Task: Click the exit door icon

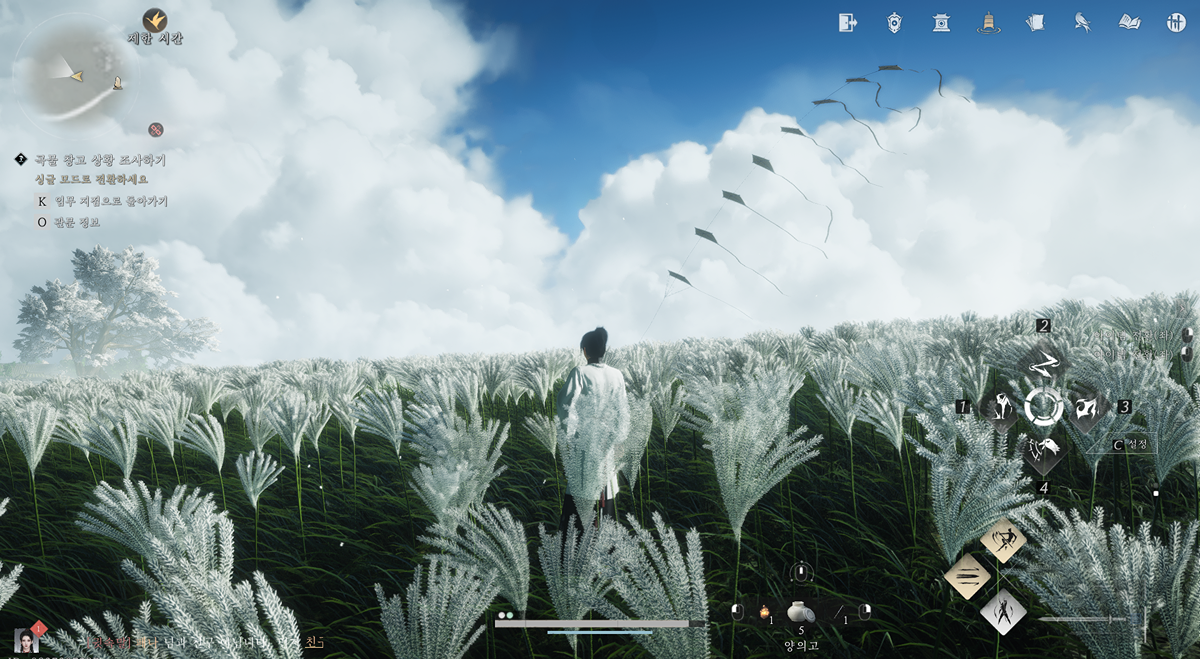Action: 848,22
